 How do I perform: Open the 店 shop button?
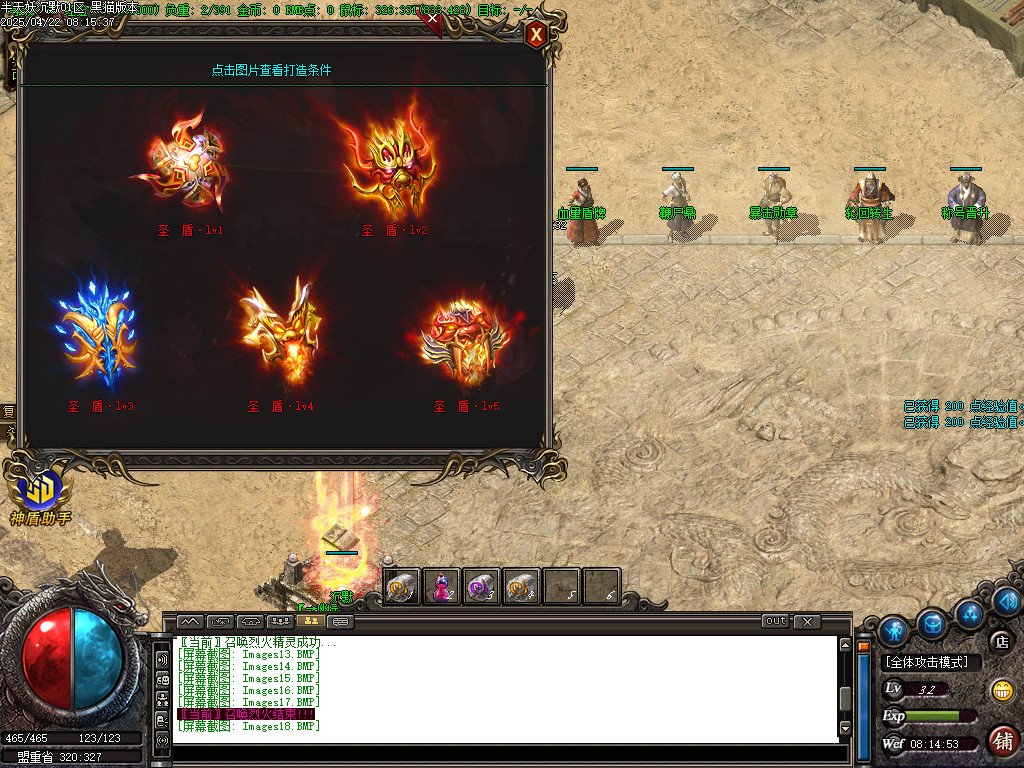click(x=1000, y=642)
